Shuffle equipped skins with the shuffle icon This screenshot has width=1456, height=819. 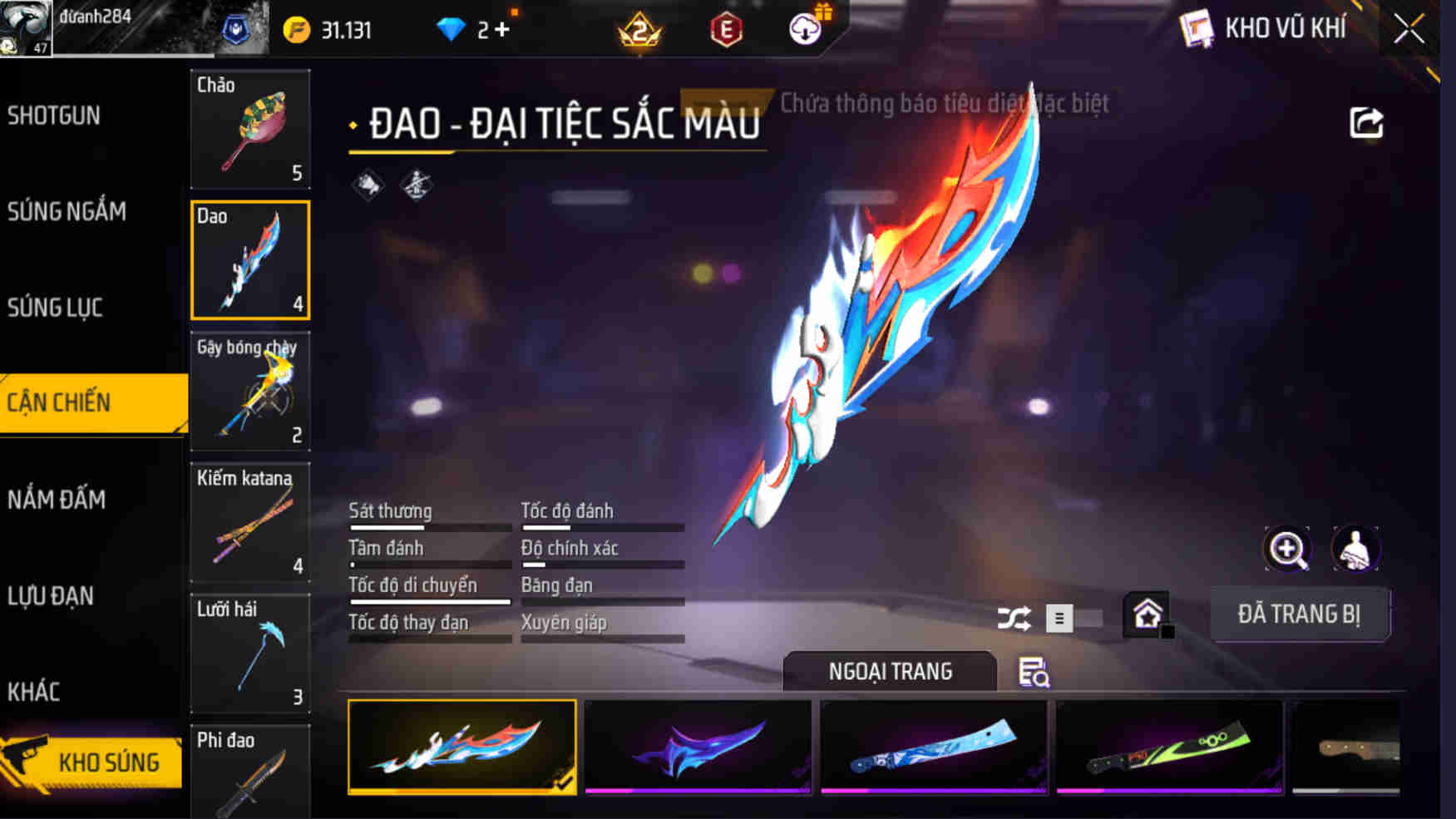(1016, 619)
